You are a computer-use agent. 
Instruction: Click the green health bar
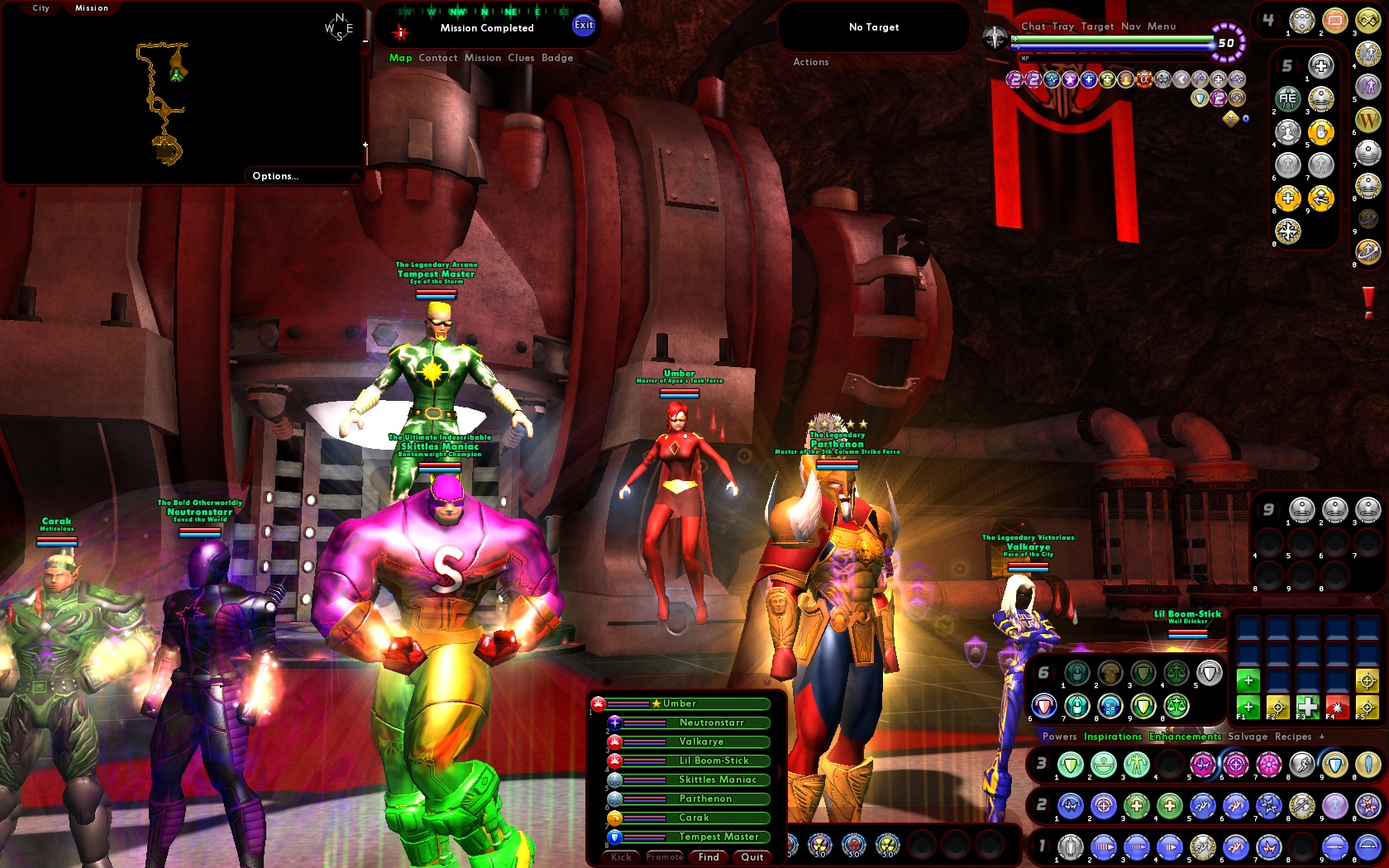click(1112, 38)
